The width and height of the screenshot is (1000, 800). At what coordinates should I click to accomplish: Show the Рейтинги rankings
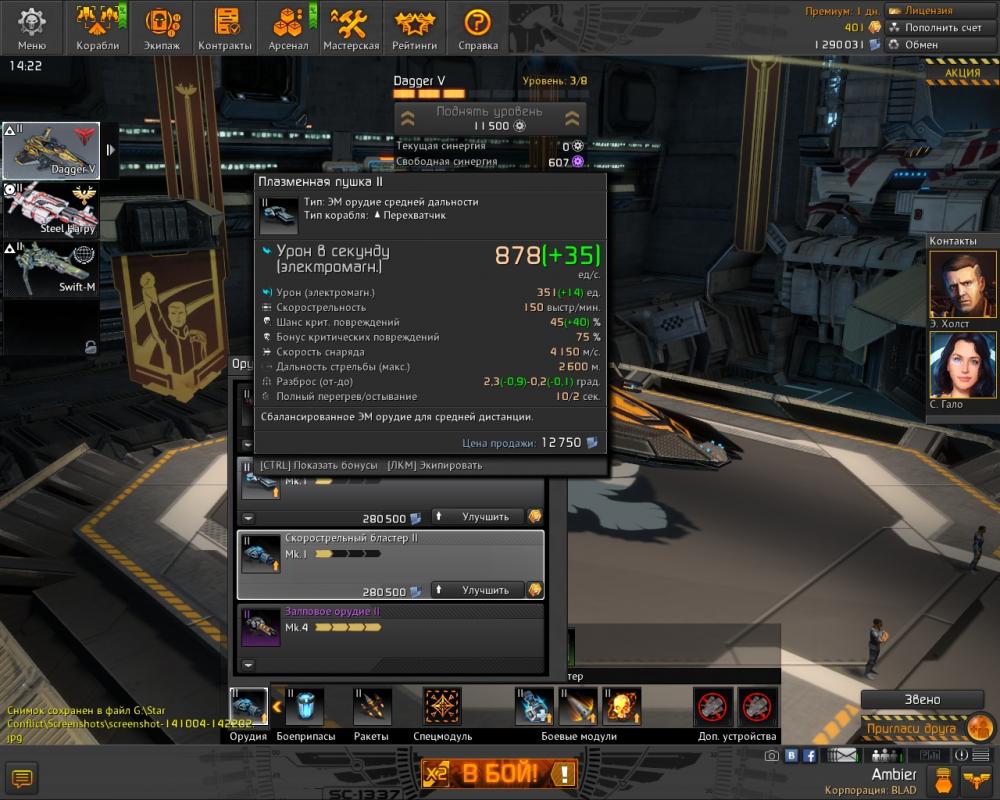[x=415, y=27]
